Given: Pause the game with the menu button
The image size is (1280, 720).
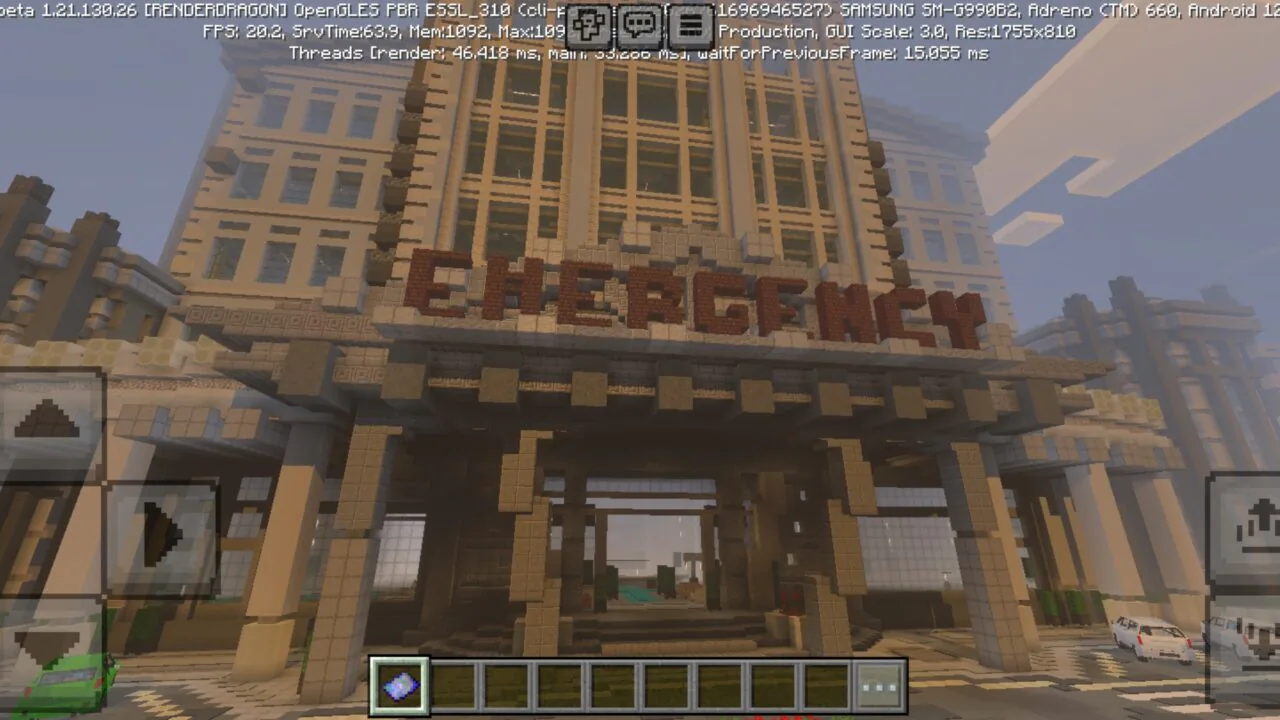Looking at the screenshot, I should coord(689,25).
